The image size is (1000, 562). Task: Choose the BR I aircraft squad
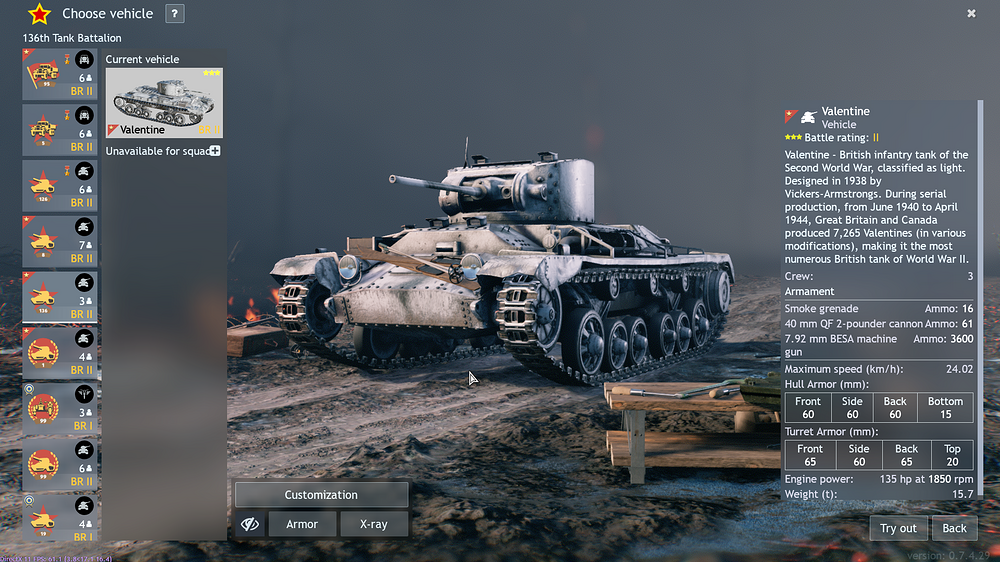[60, 408]
